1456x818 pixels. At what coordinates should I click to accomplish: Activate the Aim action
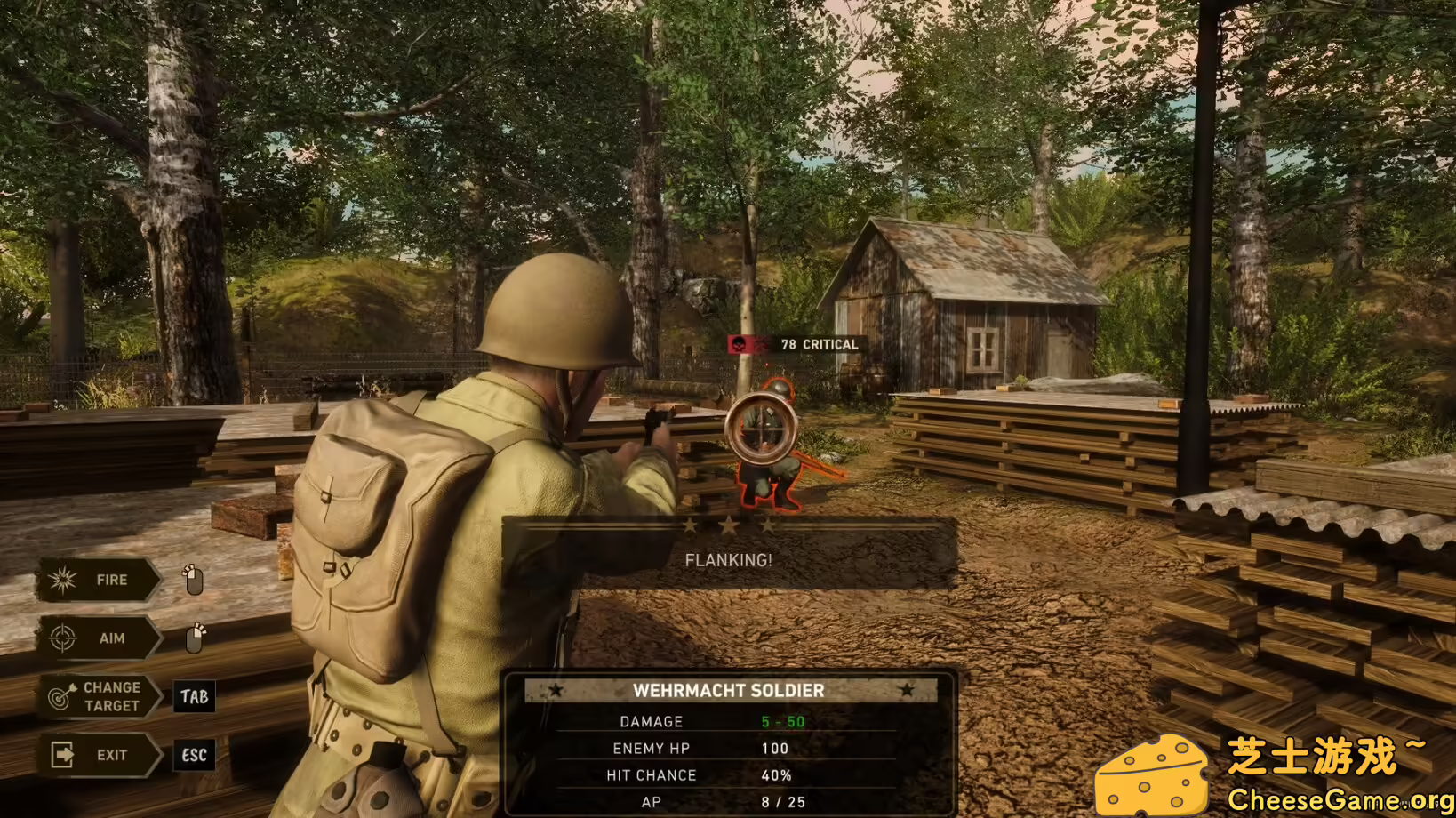98,638
